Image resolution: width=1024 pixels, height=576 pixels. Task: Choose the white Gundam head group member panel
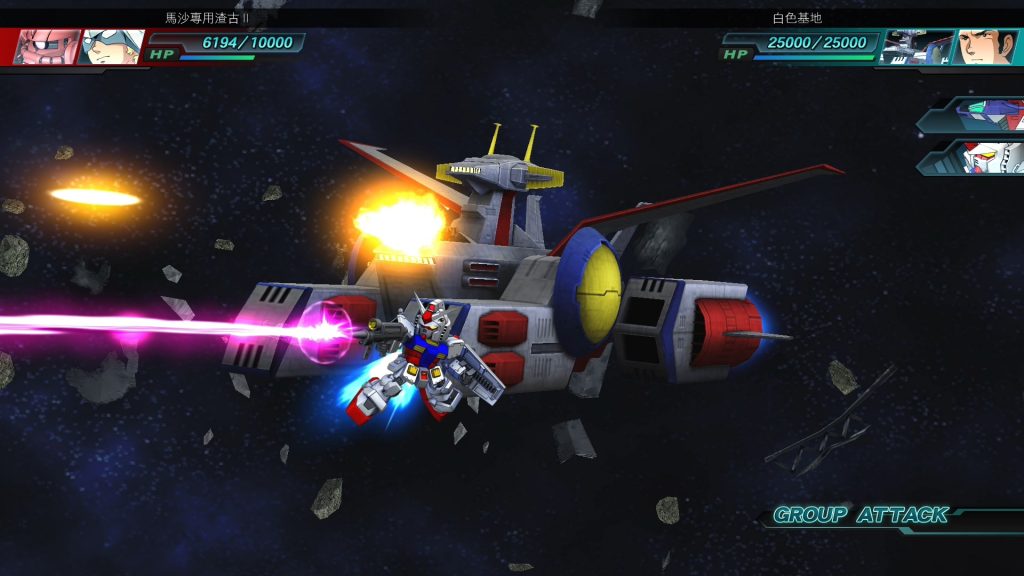click(x=977, y=157)
